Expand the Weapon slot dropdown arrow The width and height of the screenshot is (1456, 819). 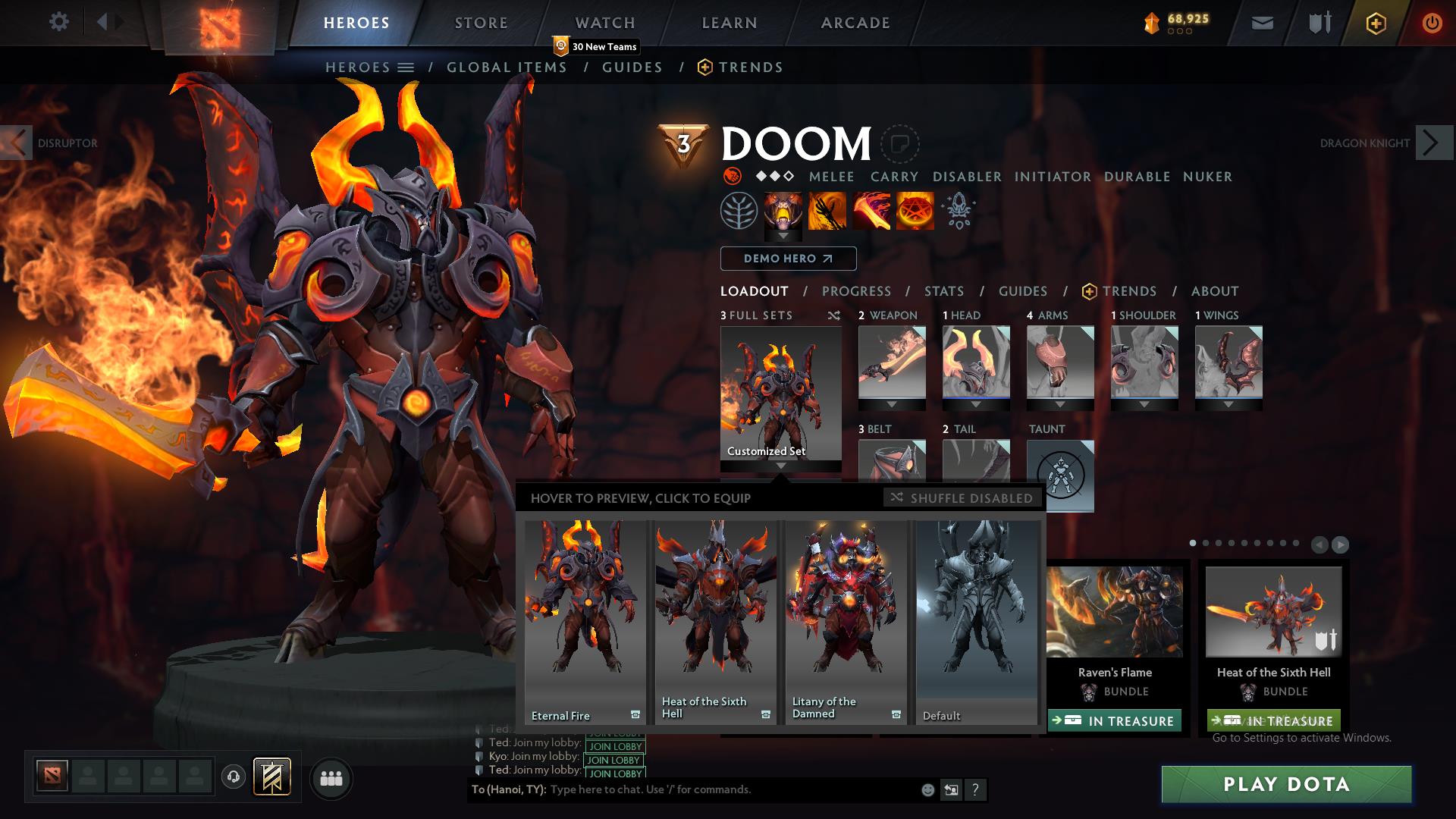click(x=892, y=404)
